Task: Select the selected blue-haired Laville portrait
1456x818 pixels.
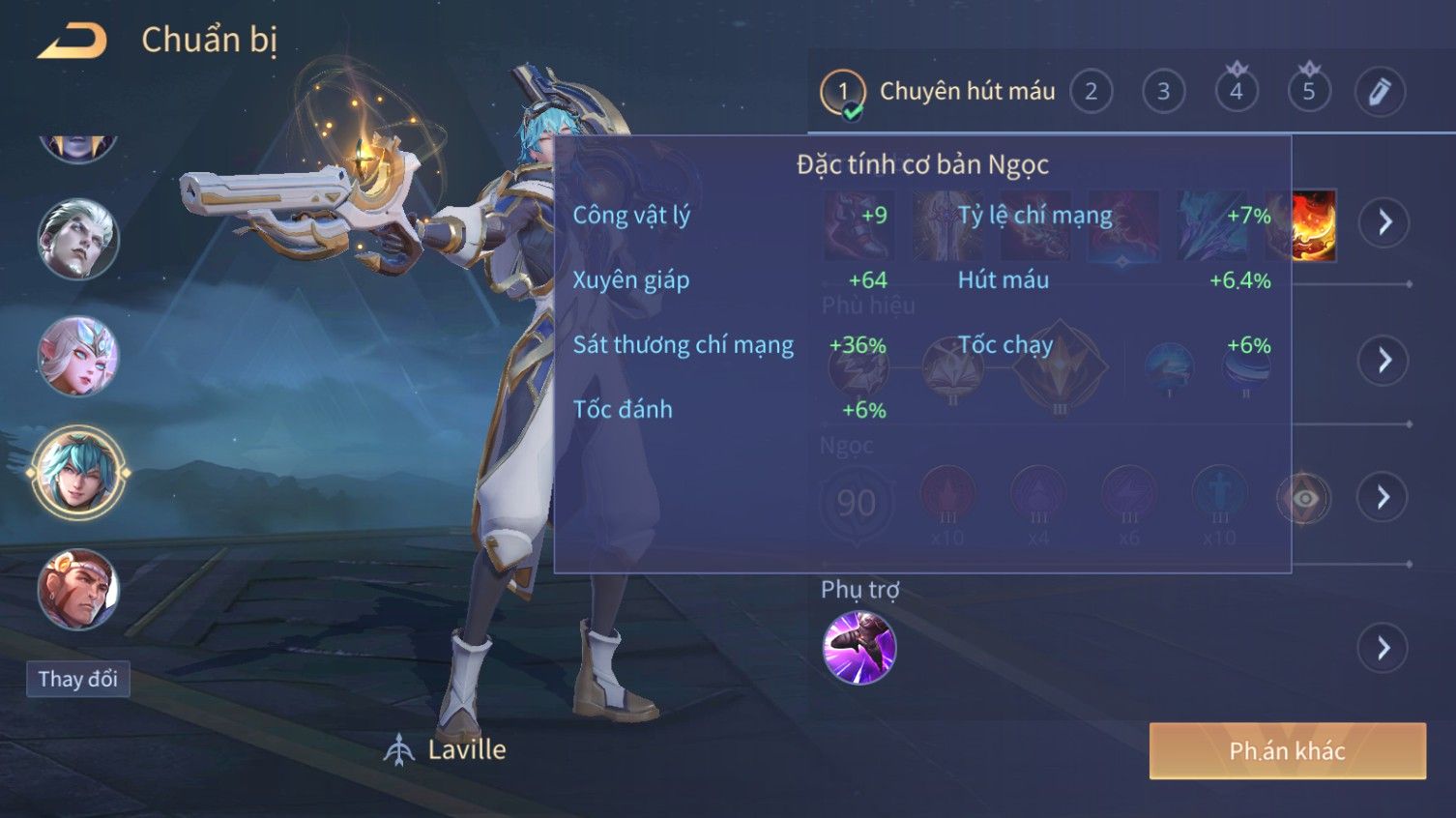Action: point(77,472)
